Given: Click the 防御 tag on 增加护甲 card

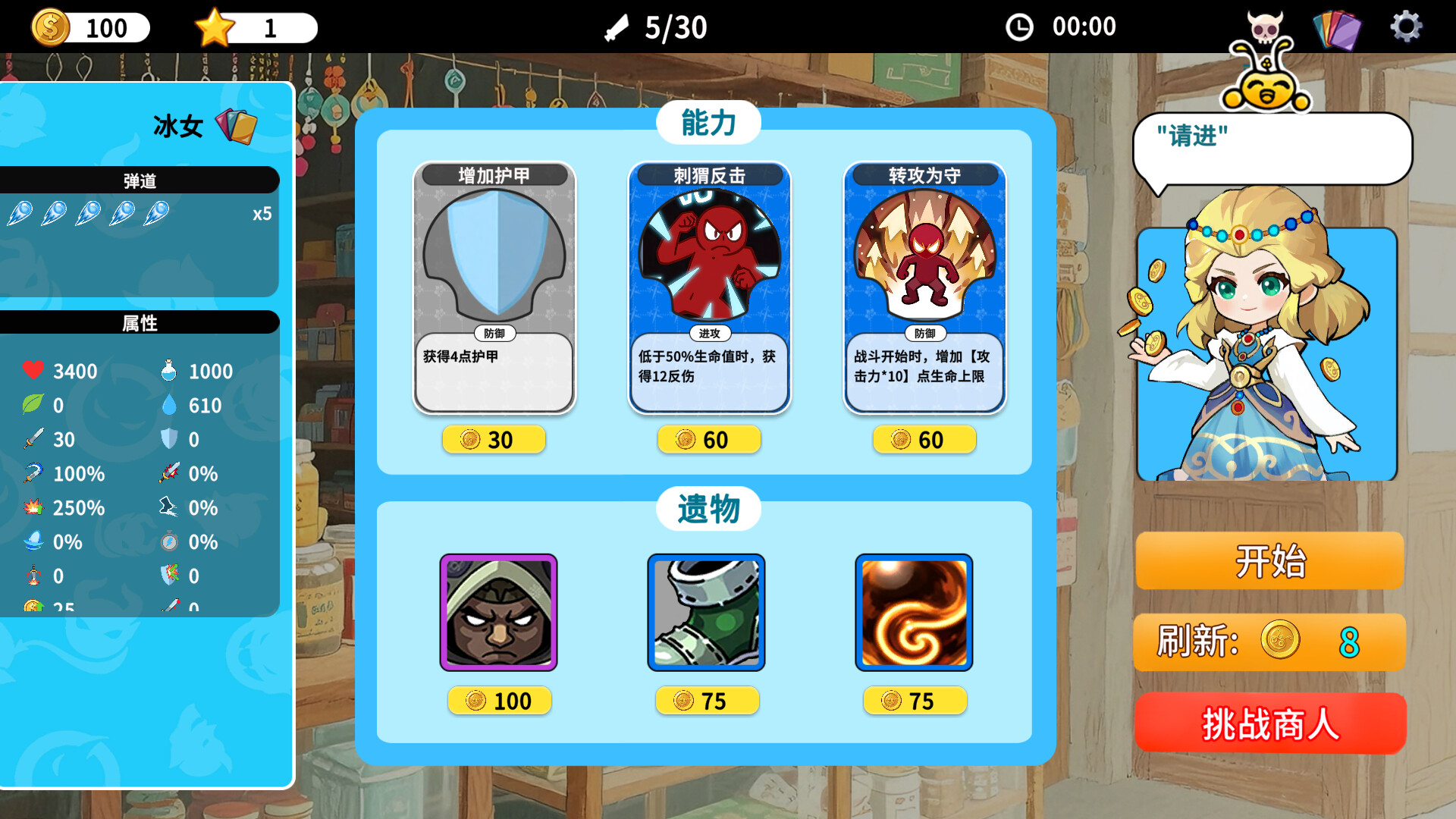Looking at the screenshot, I should (x=494, y=334).
